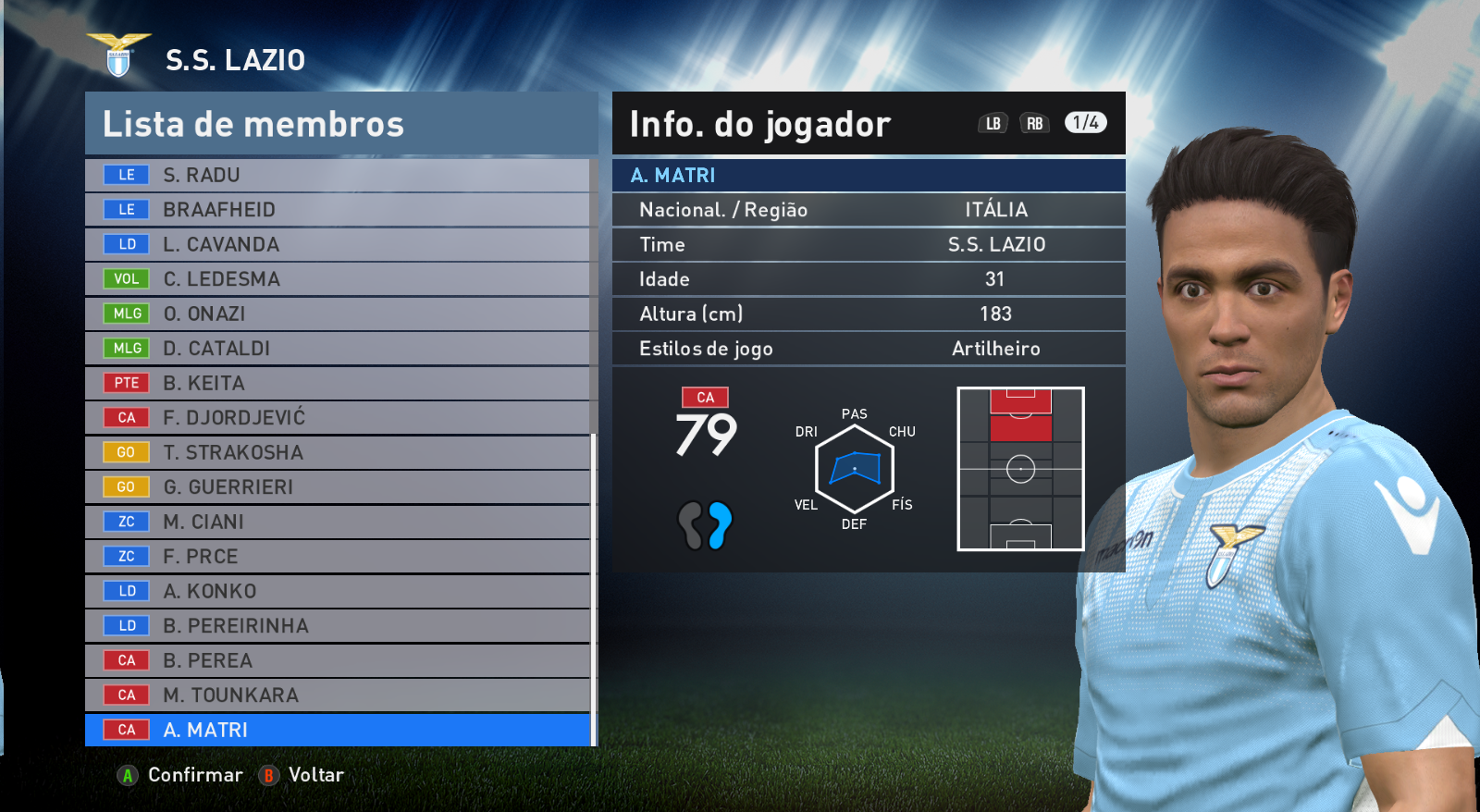Choose Braafheid from the squad list

point(338,210)
